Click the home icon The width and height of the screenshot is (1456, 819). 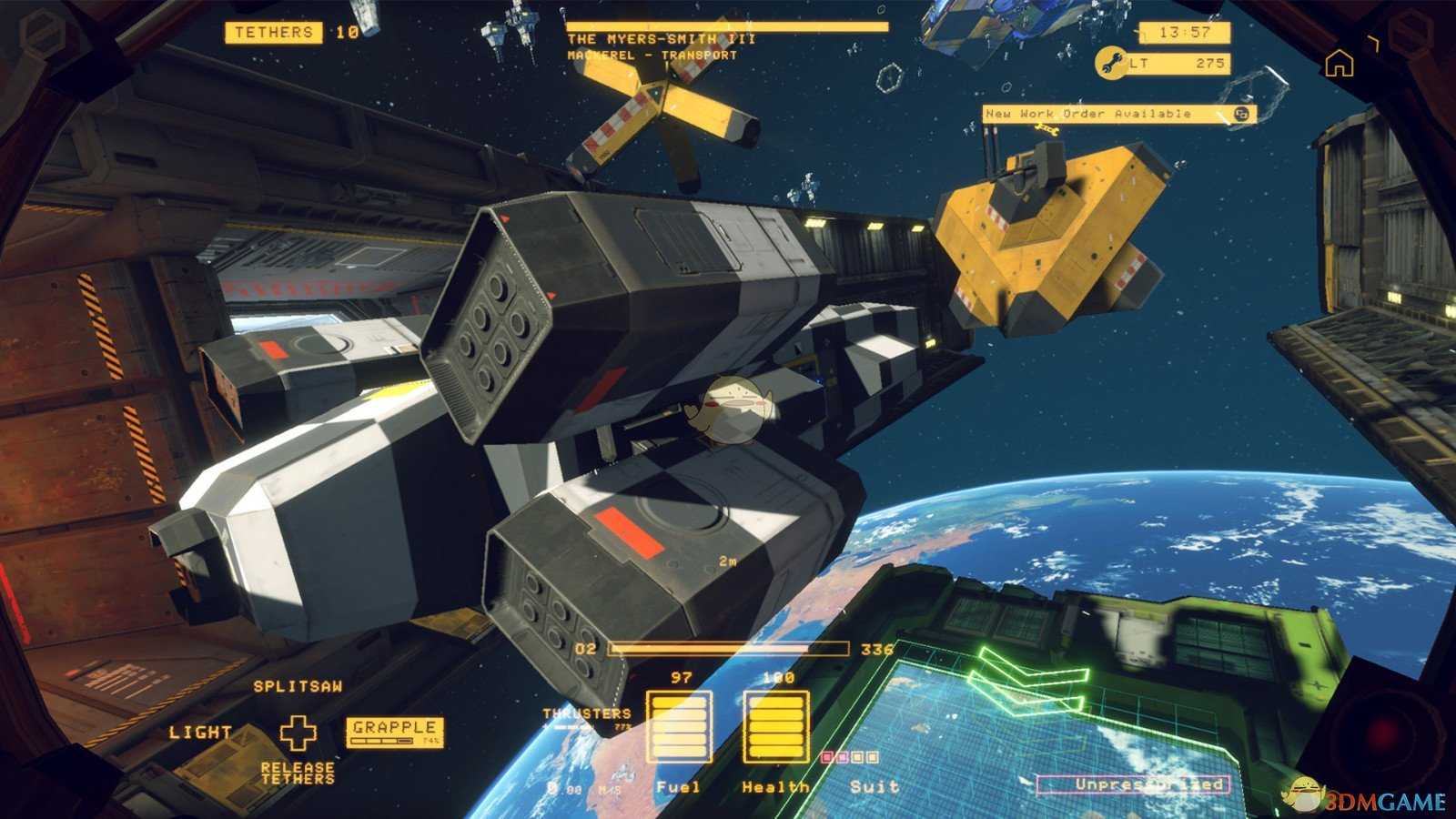point(1339,64)
